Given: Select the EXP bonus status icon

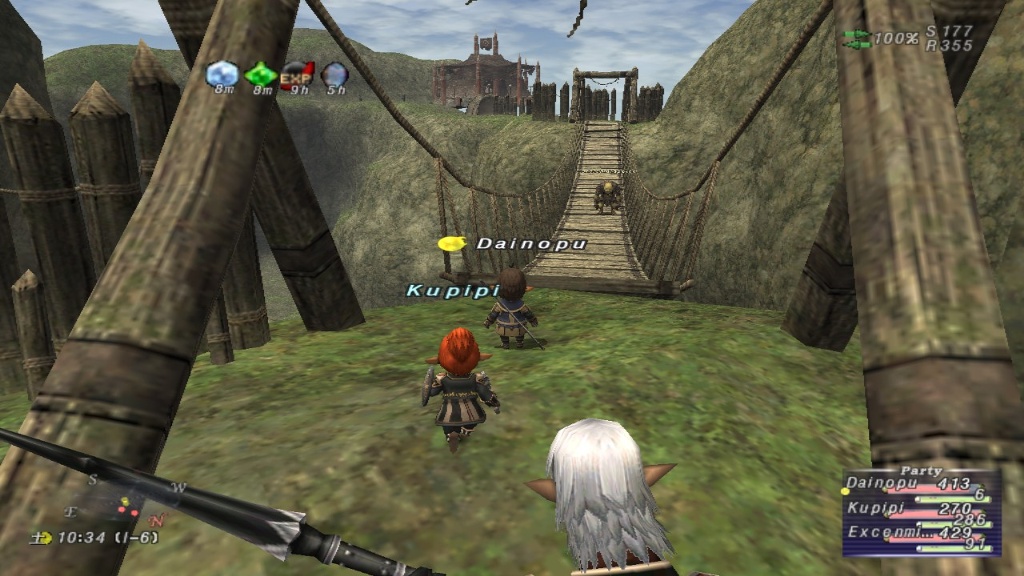Looking at the screenshot, I should click(x=297, y=74).
